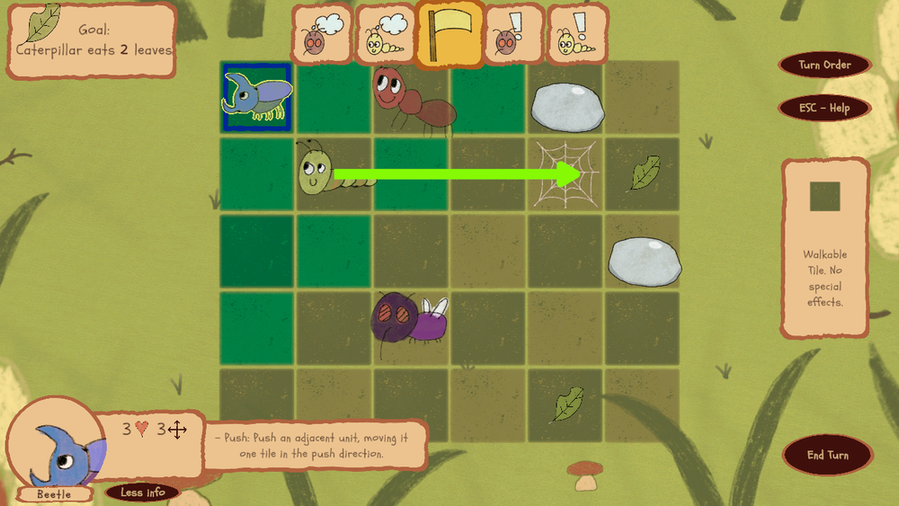Pick the leaf tile in the bottom row
The image size is (899, 506).
coord(566,405)
